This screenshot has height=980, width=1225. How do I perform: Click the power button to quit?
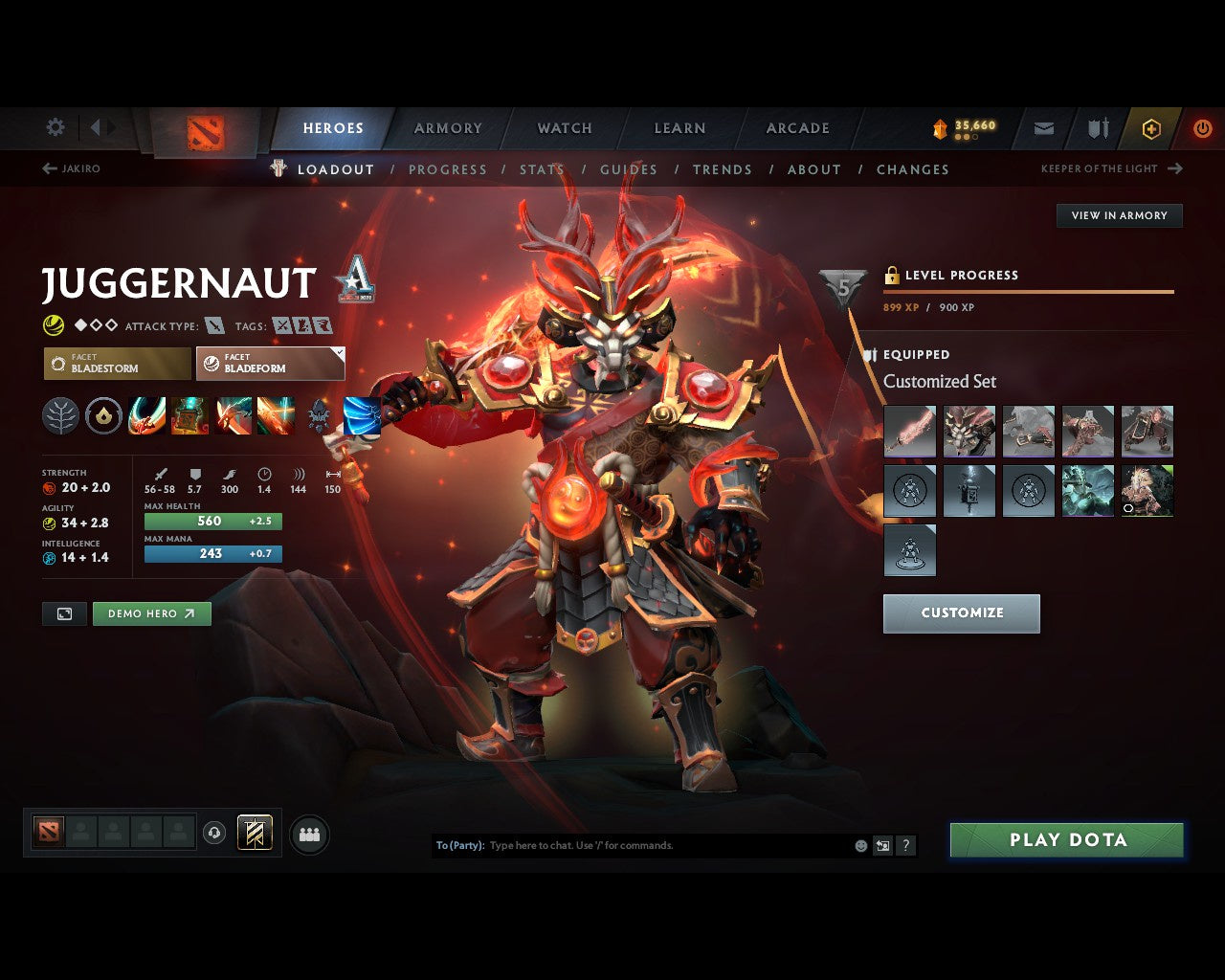[1203, 128]
